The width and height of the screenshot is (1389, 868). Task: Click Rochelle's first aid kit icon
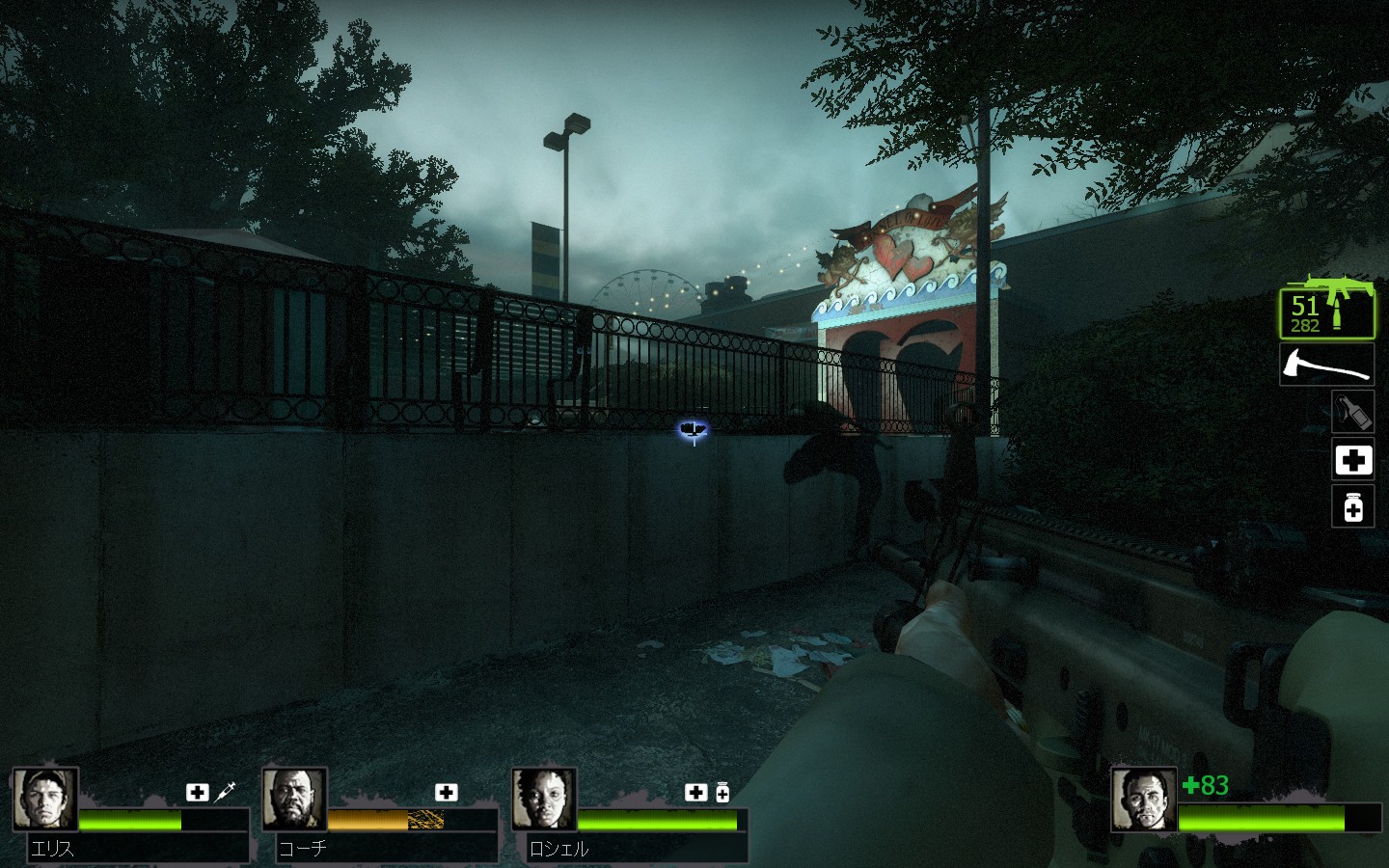point(695,792)
